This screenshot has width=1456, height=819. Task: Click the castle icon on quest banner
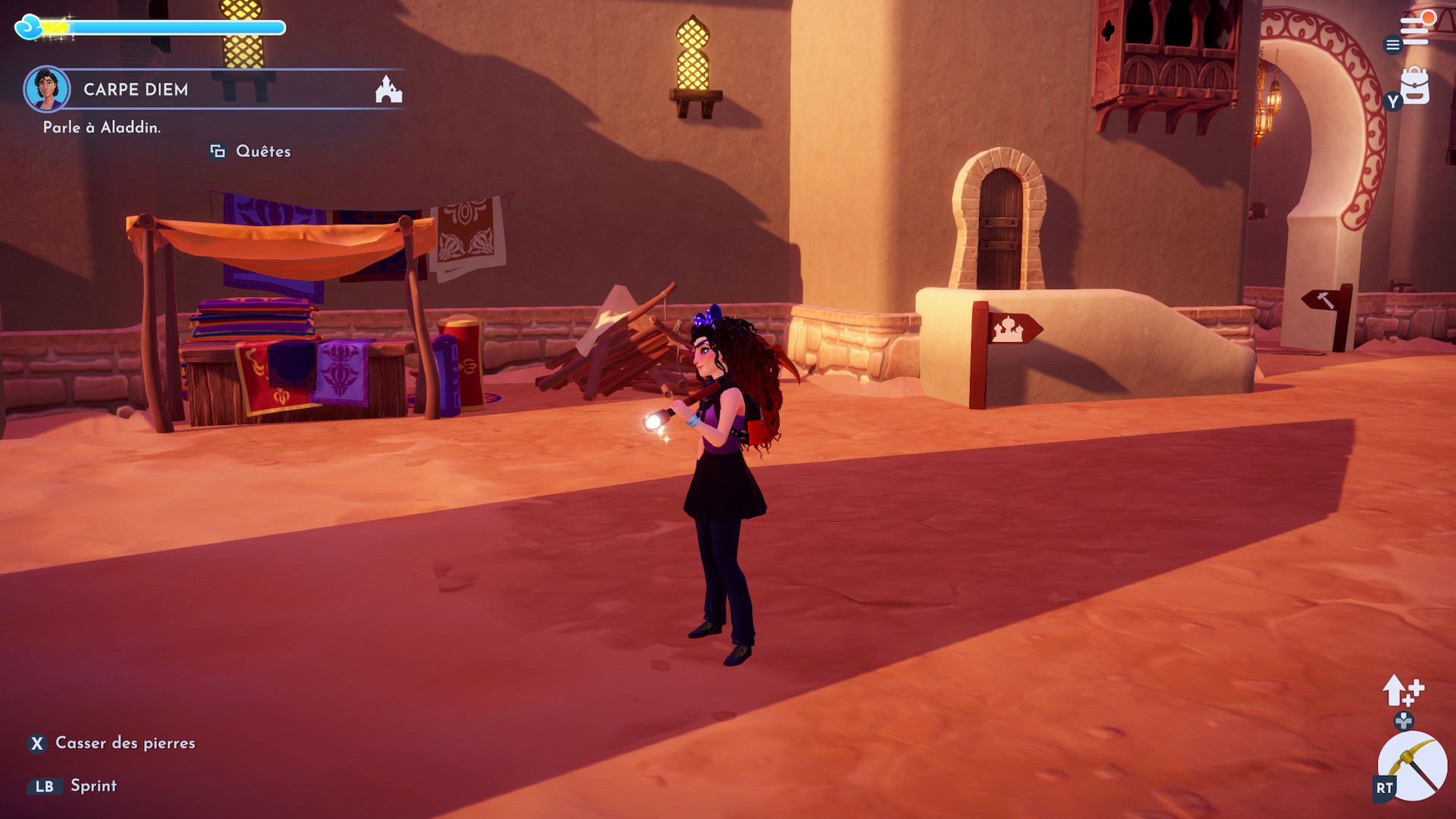388,89
